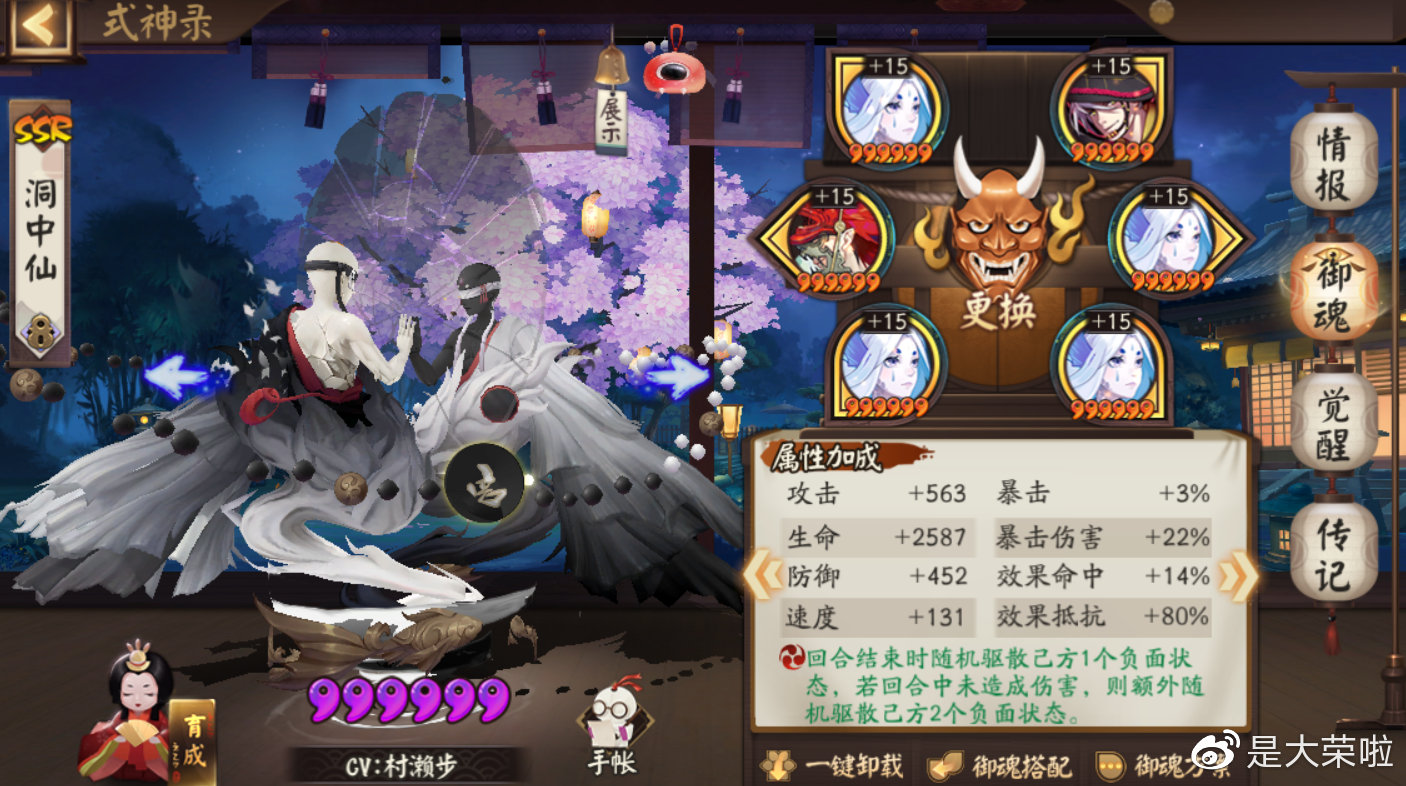The image size is (1406, 786).
Task: Switch to the previous shikigami with blue left arrow
Action: point(176,378)
